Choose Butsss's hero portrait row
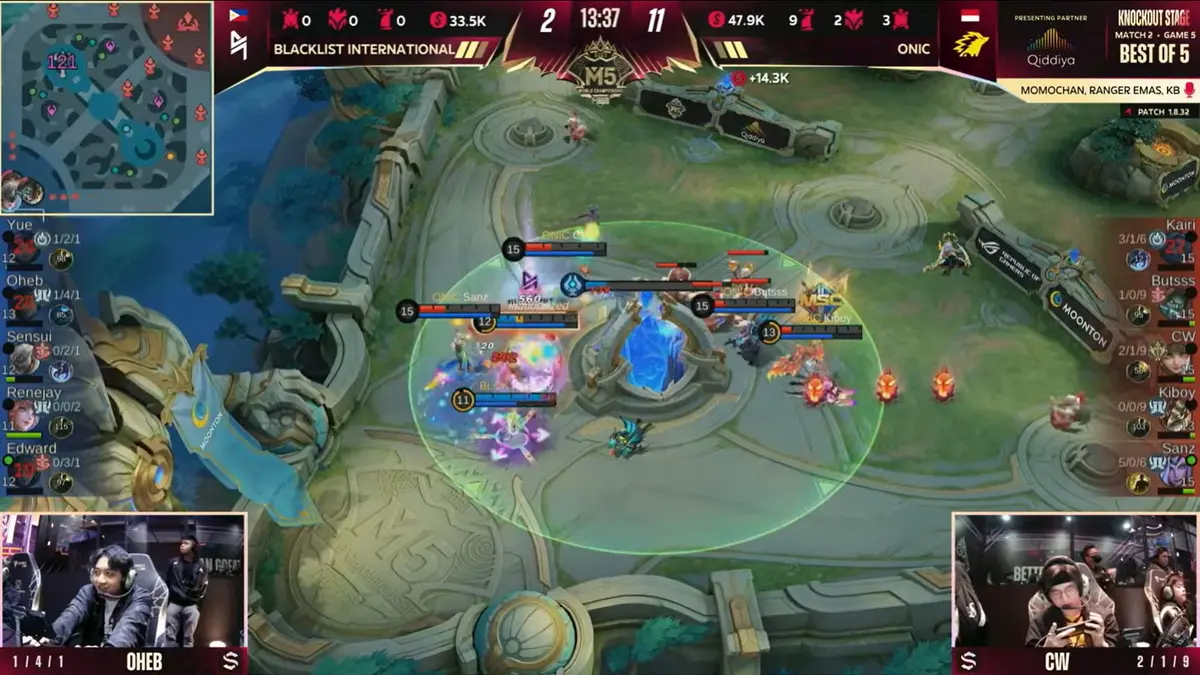The image size is (1200, 675). coord(1178,306)
